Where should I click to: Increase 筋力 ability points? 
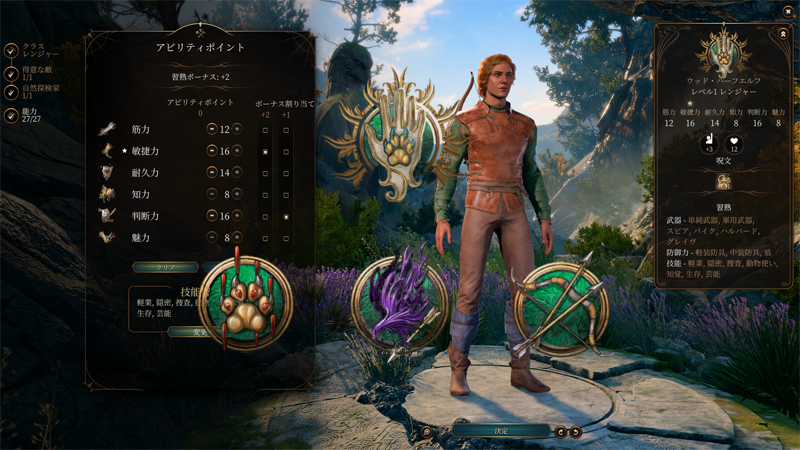[237, 129]
